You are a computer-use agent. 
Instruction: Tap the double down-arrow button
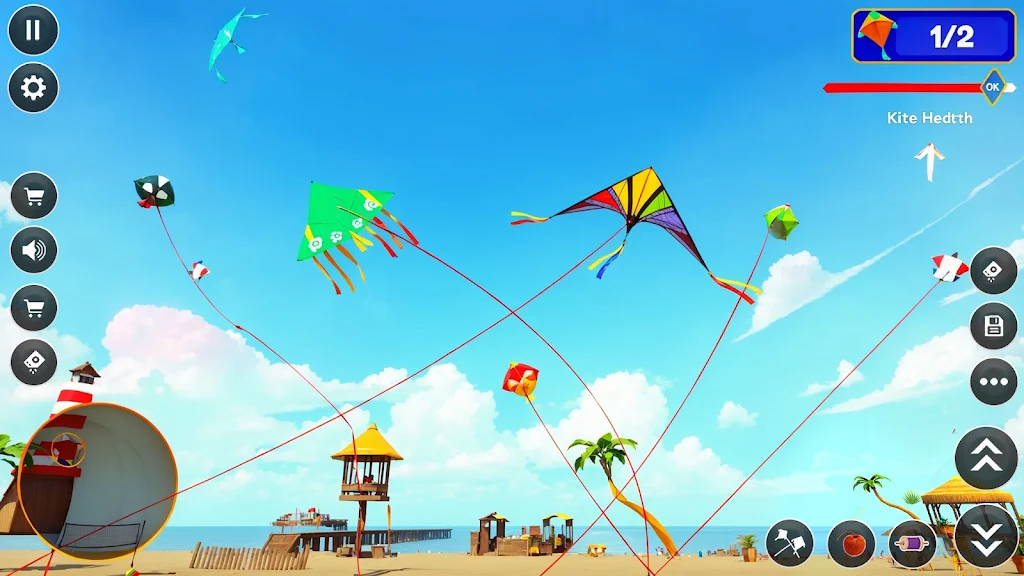pyautogui.click(x=986, y=536)
